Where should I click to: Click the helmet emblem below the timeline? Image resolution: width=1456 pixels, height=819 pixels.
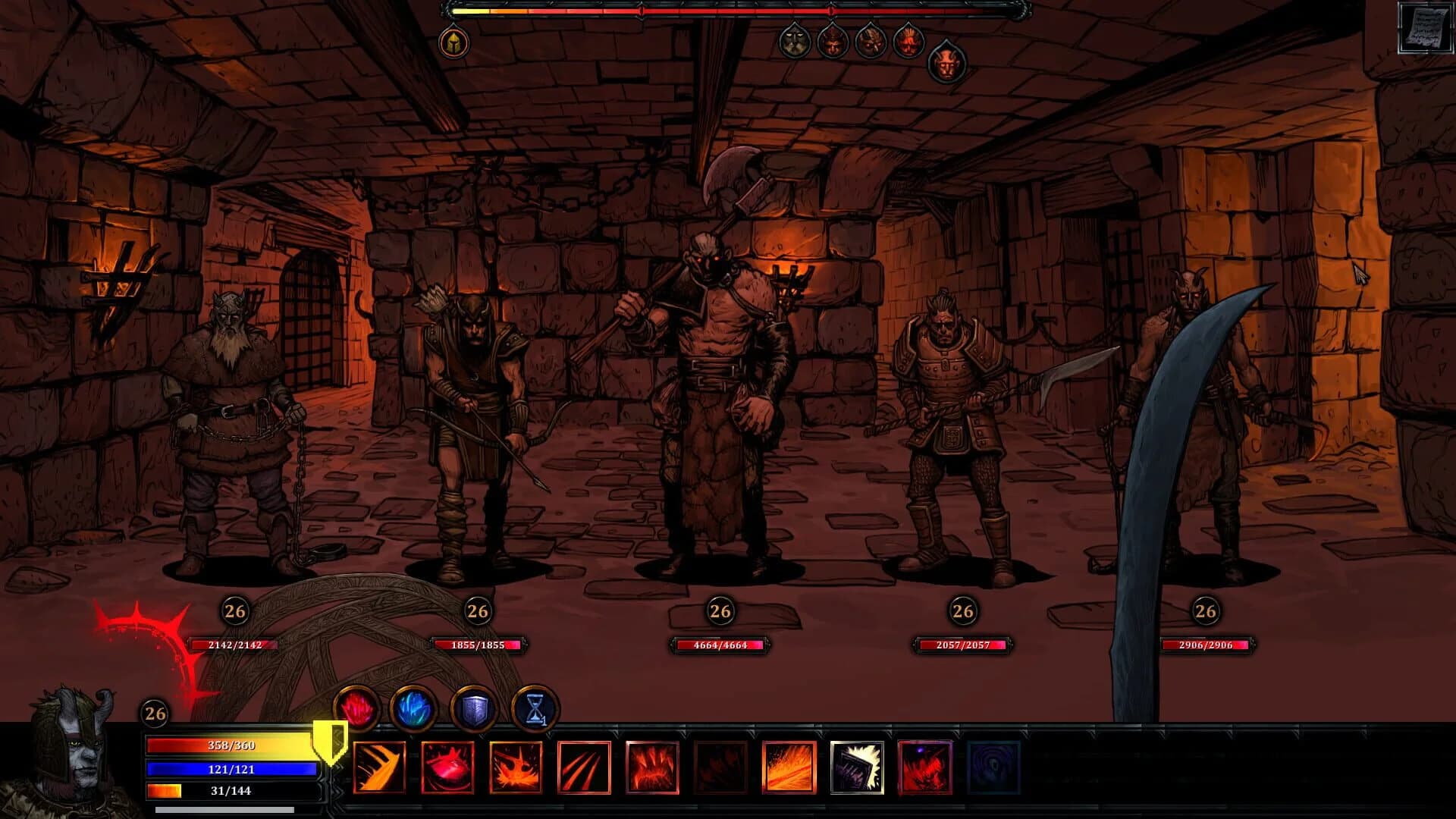tap(453, 42)
